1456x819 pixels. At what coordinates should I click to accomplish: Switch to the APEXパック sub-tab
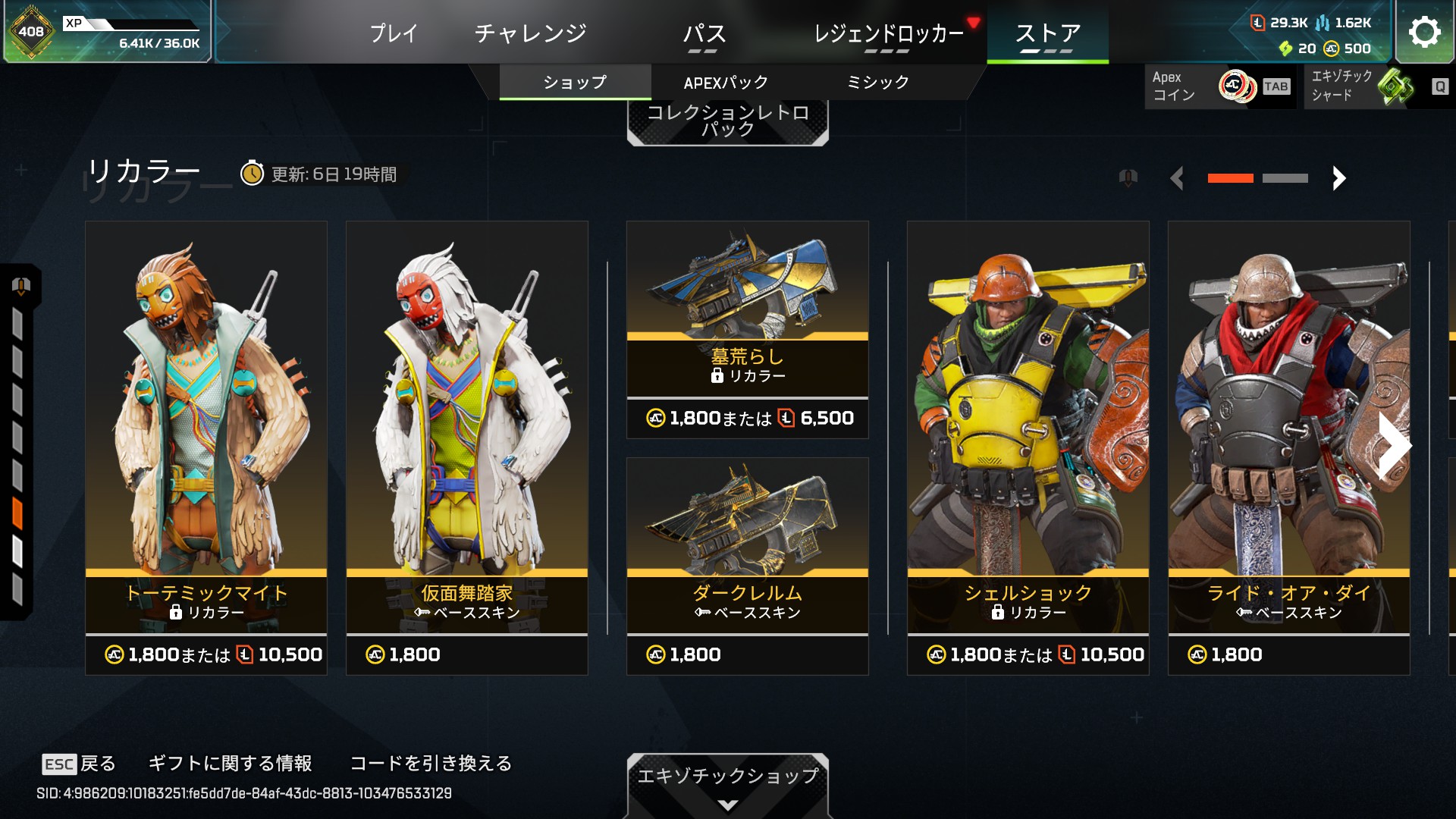tap(726, 83)
